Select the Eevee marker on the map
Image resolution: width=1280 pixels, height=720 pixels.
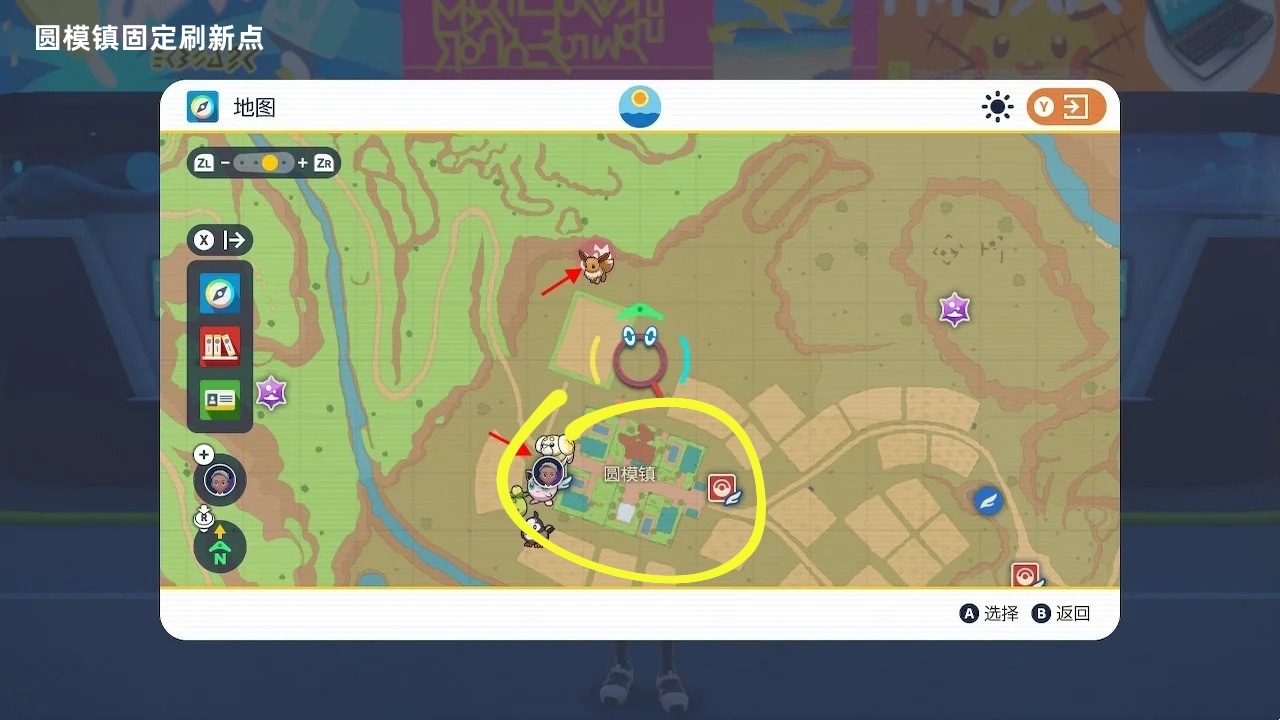[x=596, y=264]
